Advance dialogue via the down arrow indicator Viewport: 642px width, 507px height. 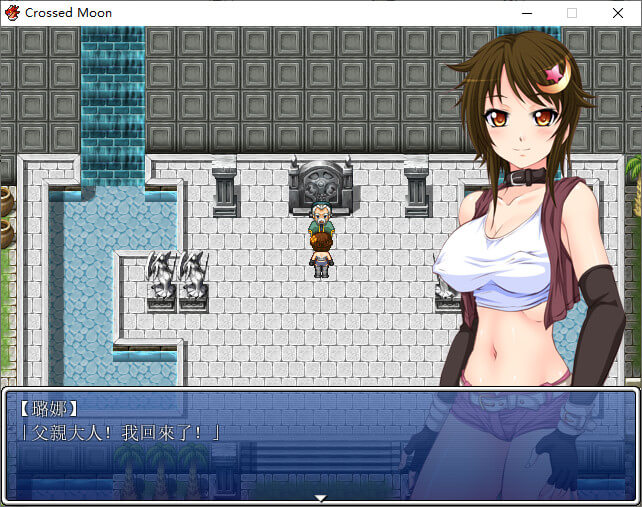tap(320, 497)
